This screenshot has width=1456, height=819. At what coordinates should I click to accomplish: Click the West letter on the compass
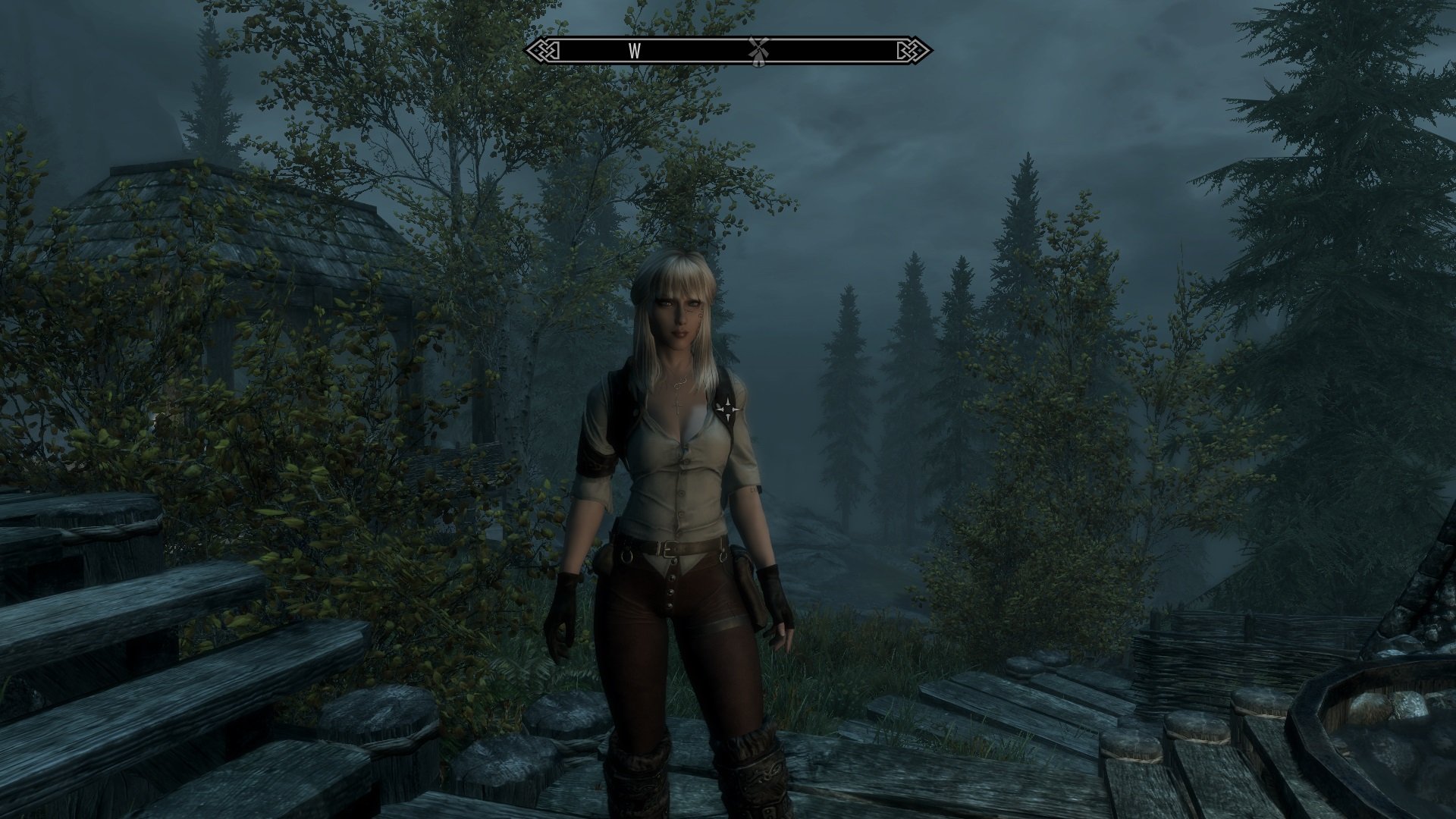click(635, 51)
